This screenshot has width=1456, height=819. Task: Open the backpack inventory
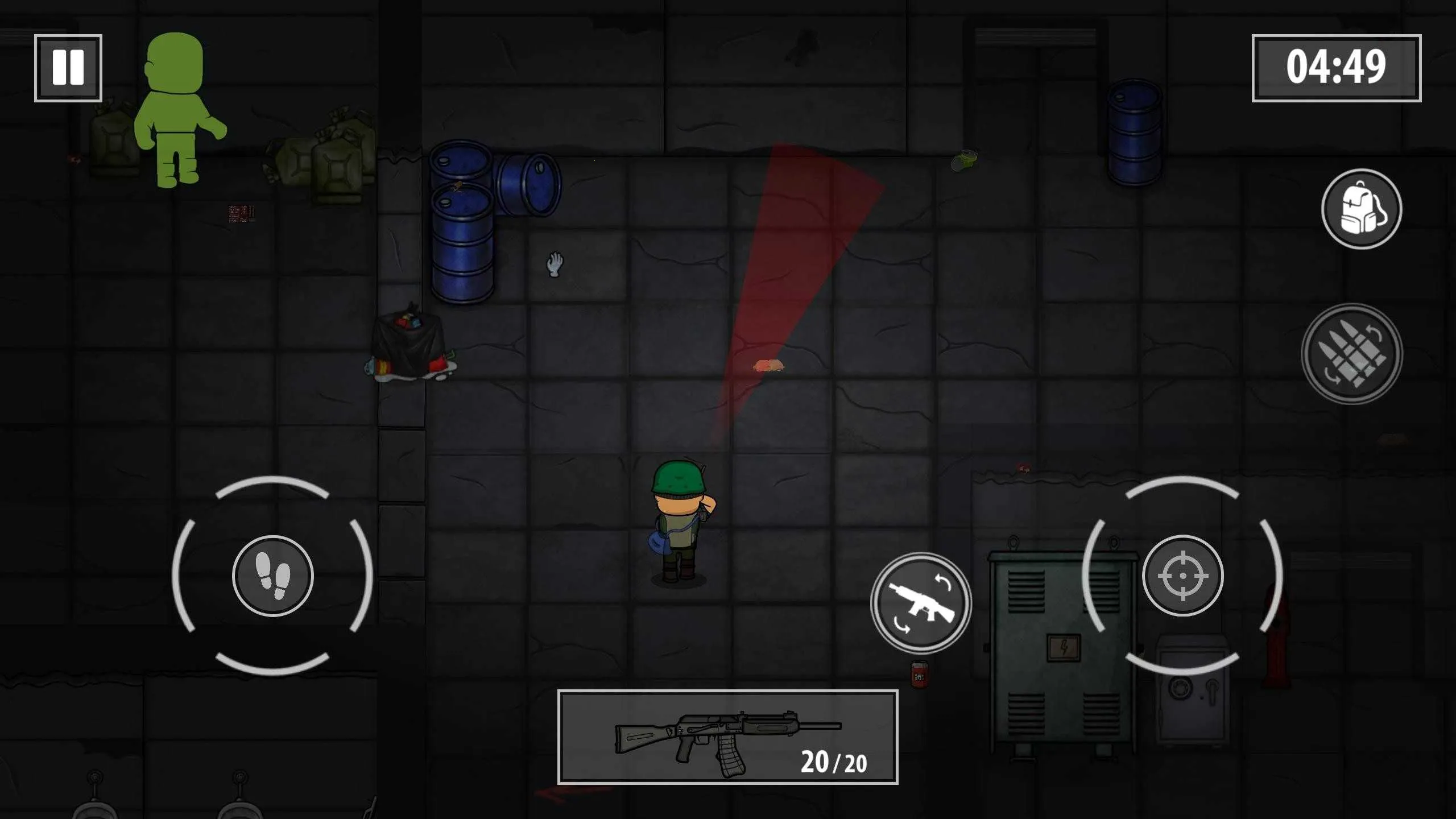tap(1361, 209)
